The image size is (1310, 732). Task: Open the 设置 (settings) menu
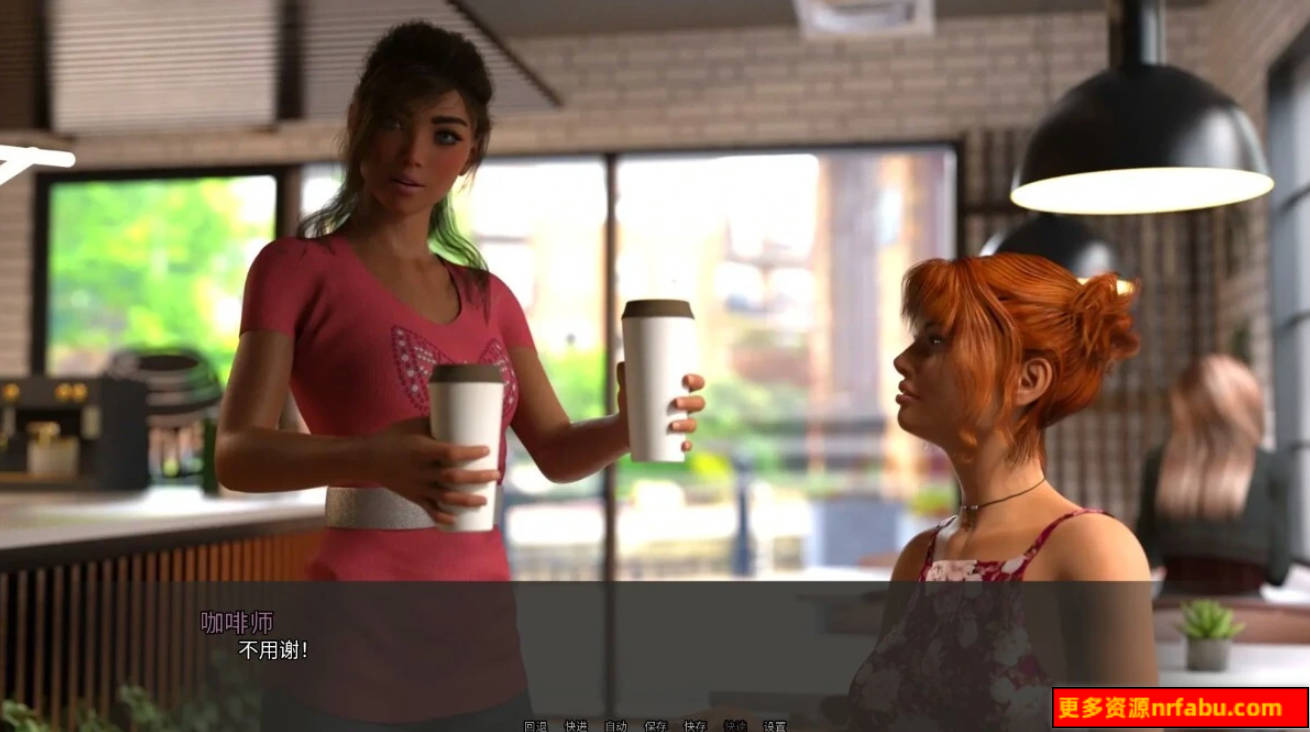775,726
